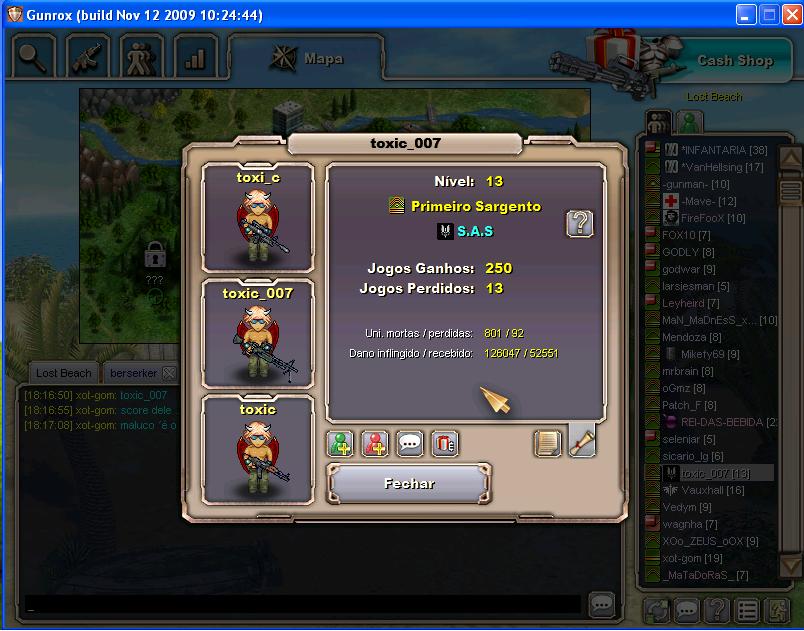The image size is (804, 631).
Task: Choose the toxic_007 character portrait
Action: [x=258, y=333]
